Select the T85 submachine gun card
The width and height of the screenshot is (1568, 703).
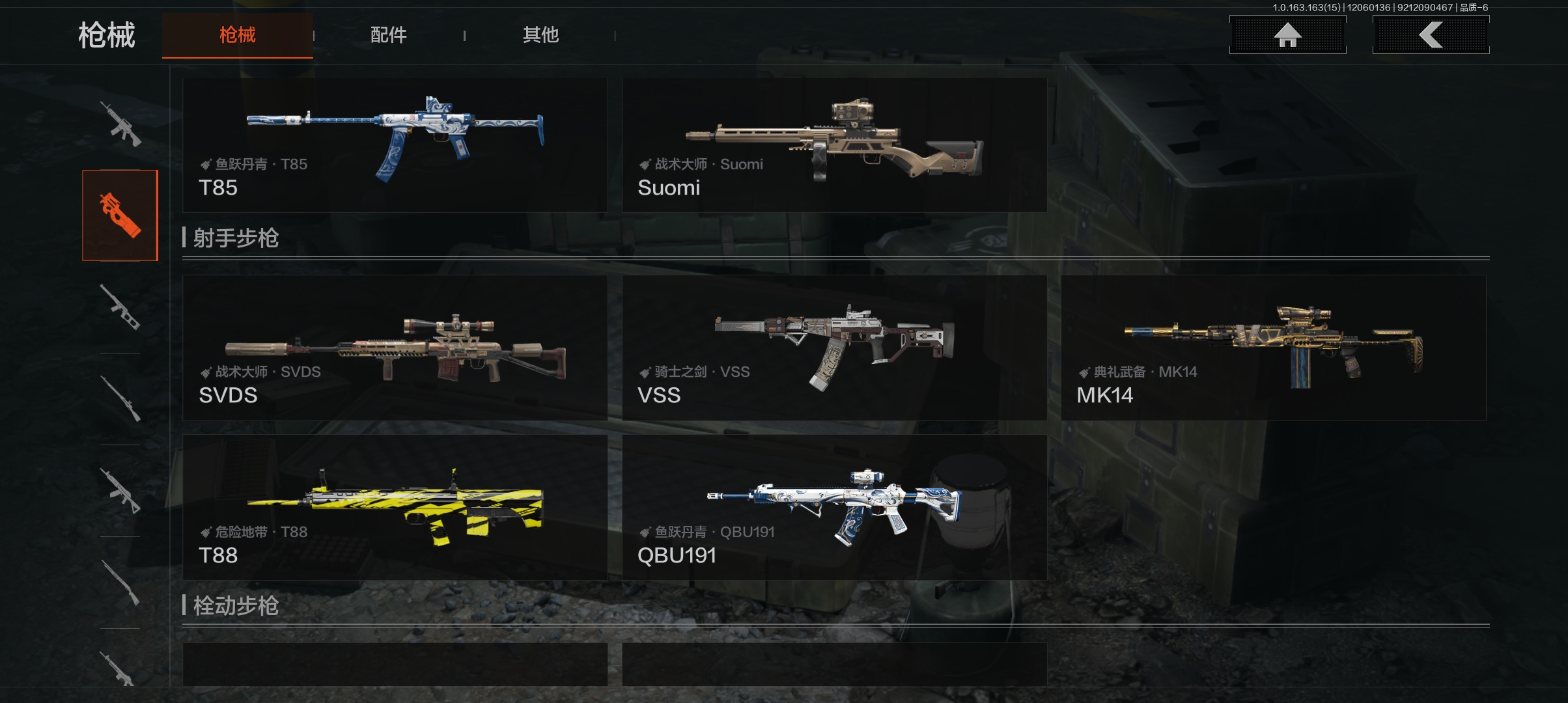(395, 145)
